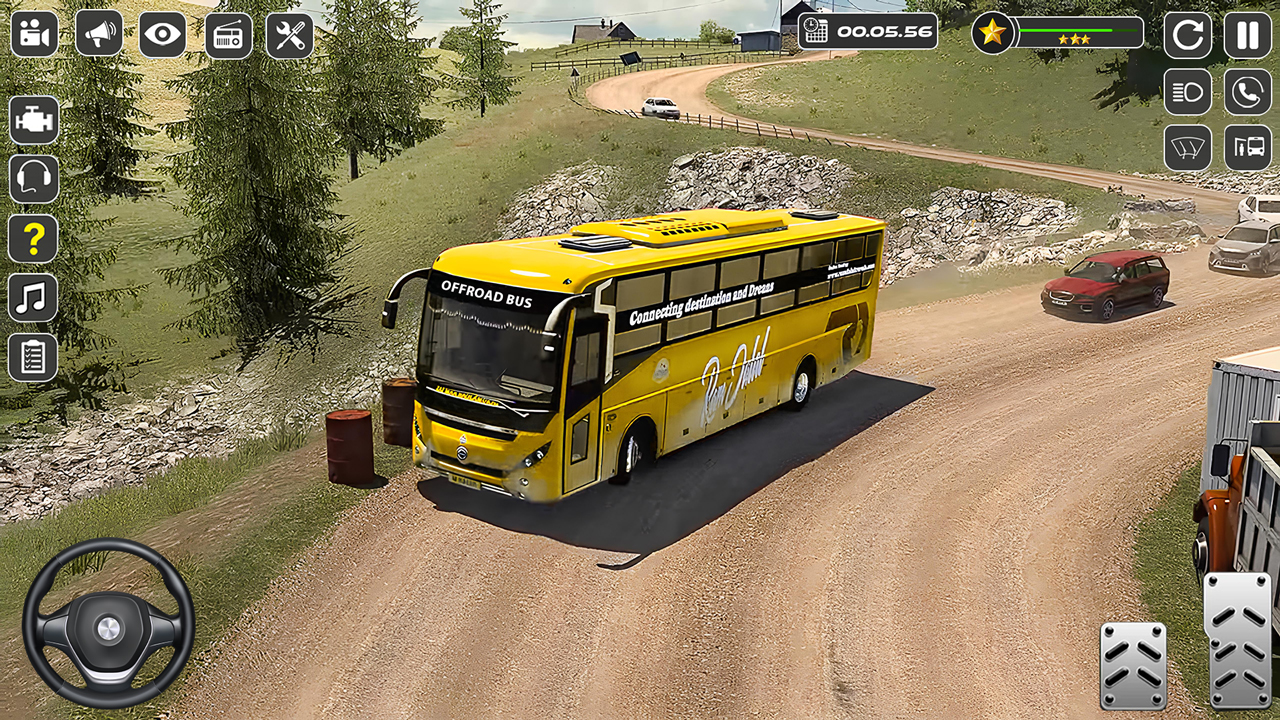The height and width of the screenshot is (720, 1280).
Task: Restart the level with the circular arrow
Action: pos(1188,34)
